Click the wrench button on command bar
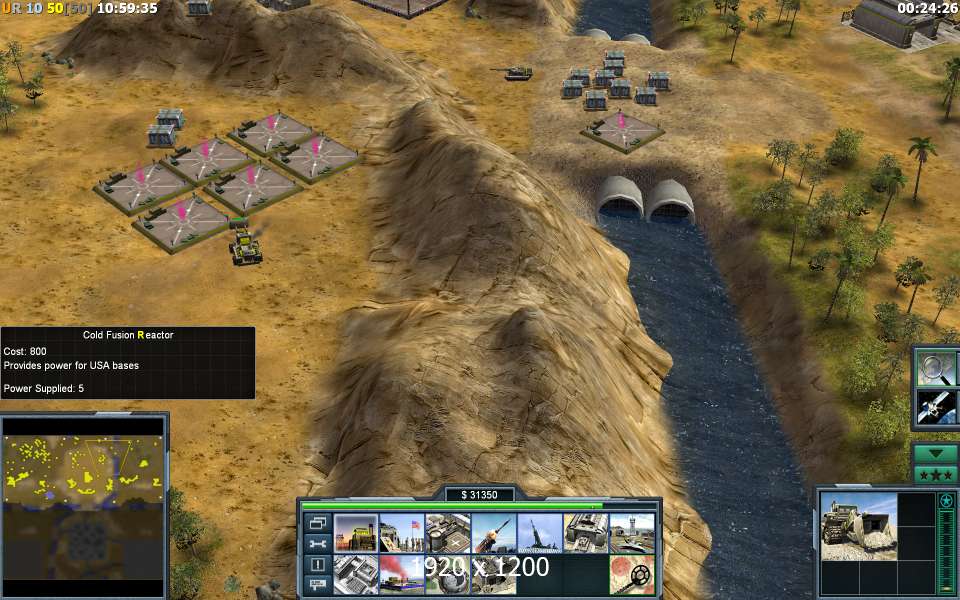Viewport: 960px width, 600px height. pyautogui.click(x=317, y=544)
